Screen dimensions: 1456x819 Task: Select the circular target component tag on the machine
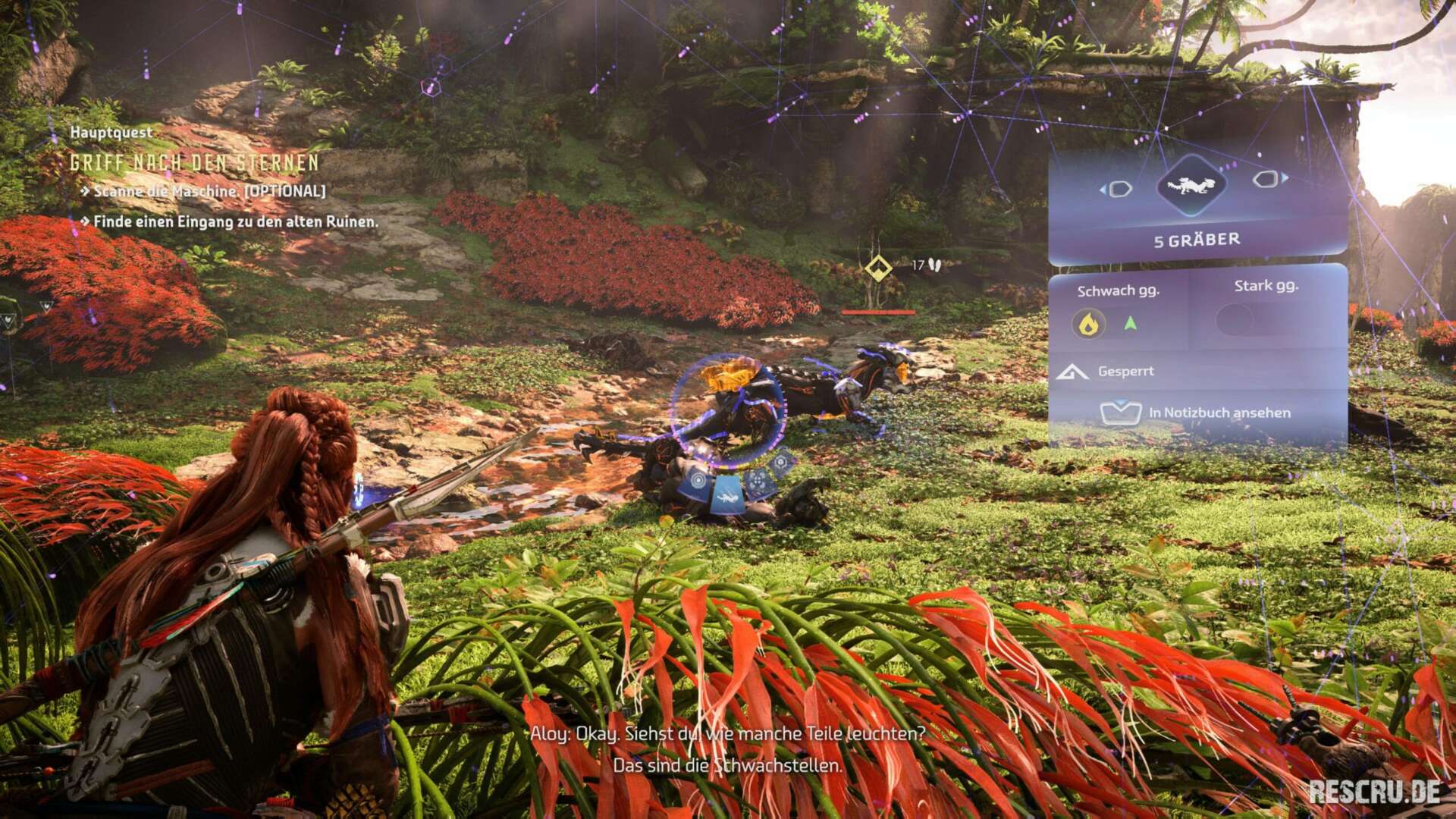tap(698, 480)
